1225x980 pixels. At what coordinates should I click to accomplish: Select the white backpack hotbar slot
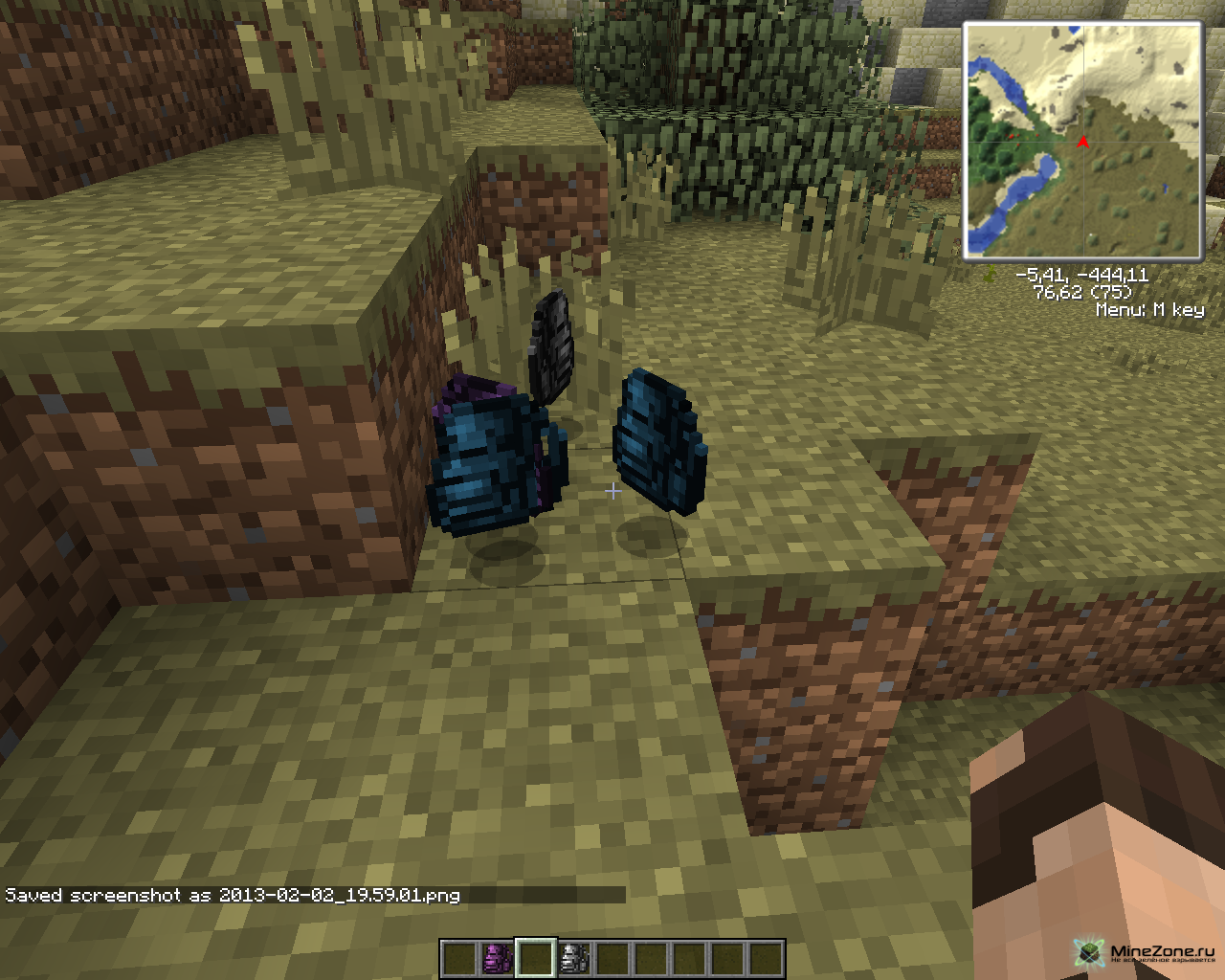click(574, 958)
